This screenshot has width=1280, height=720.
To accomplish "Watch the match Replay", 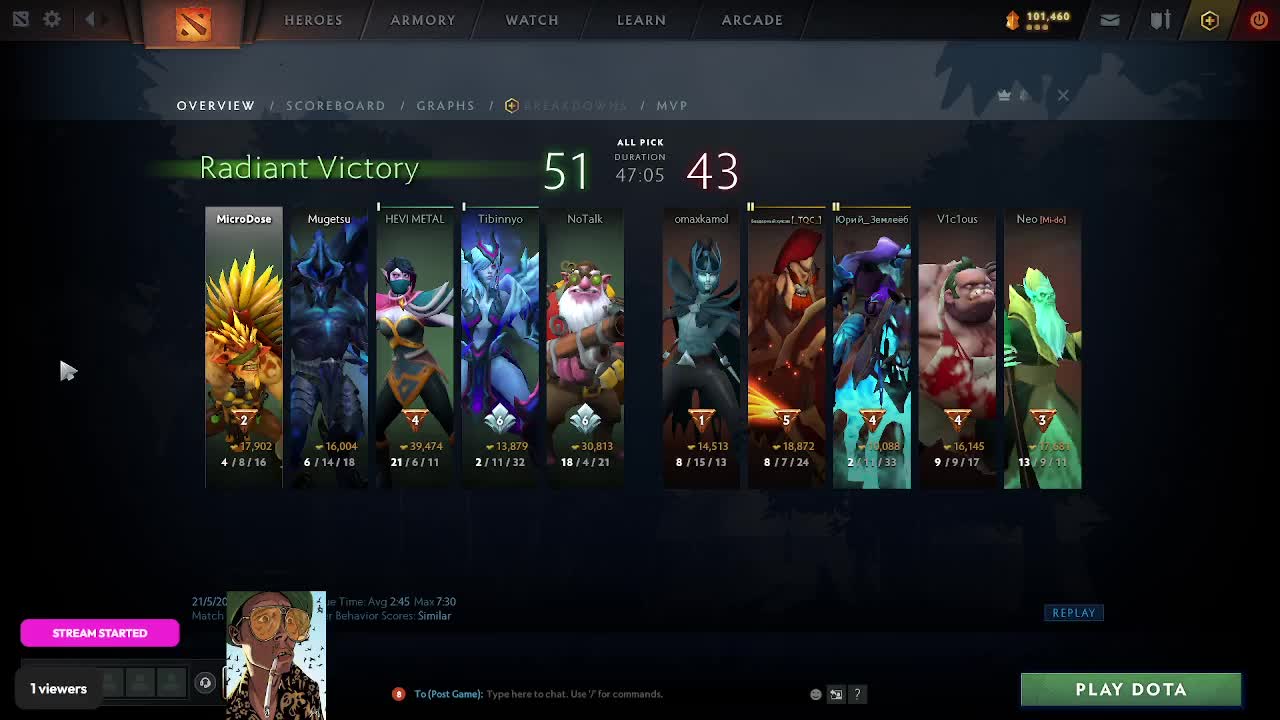I will (x=1074, y=613).
